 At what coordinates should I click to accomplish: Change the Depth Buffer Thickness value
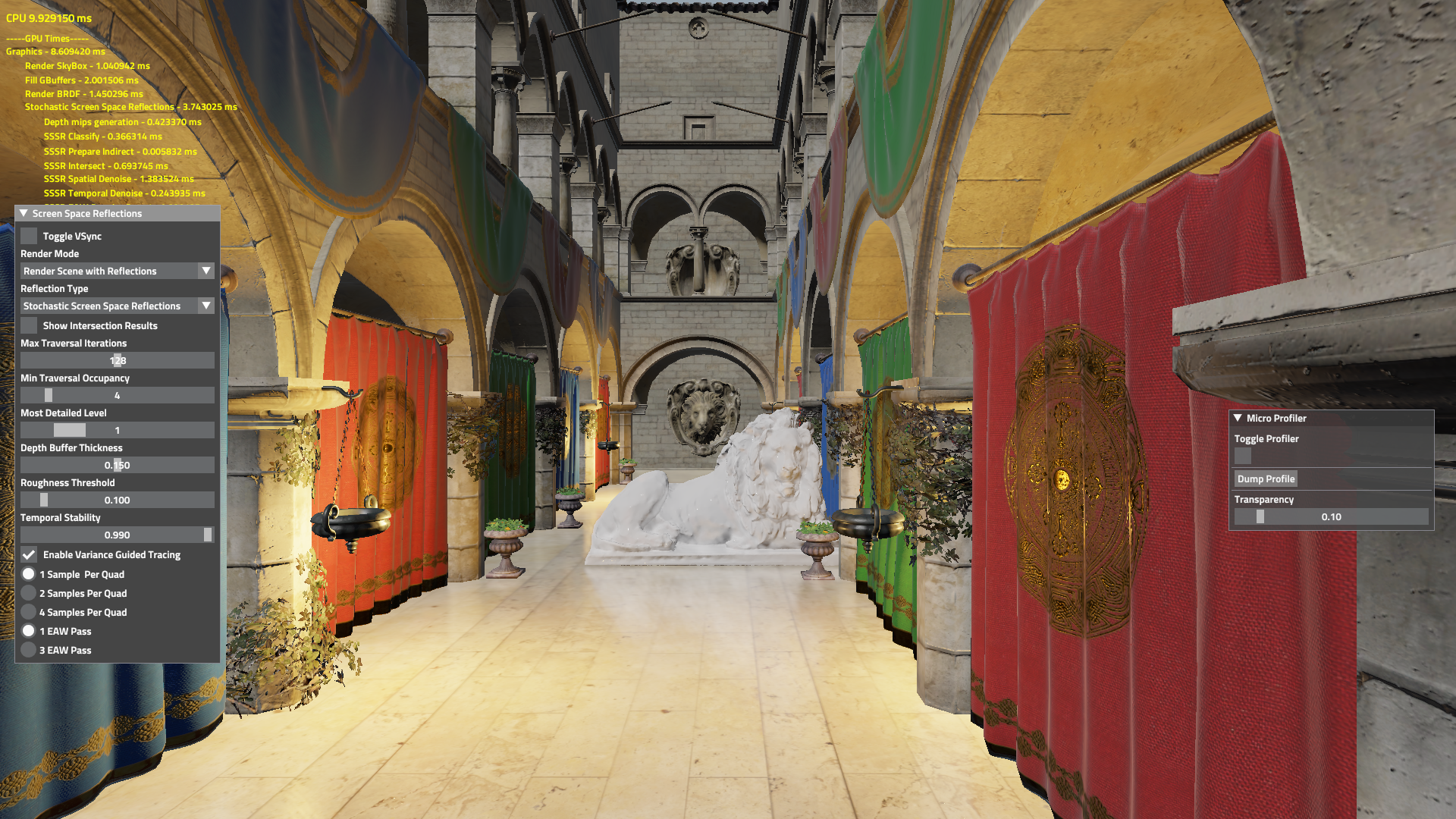click(x=117, y=464)
